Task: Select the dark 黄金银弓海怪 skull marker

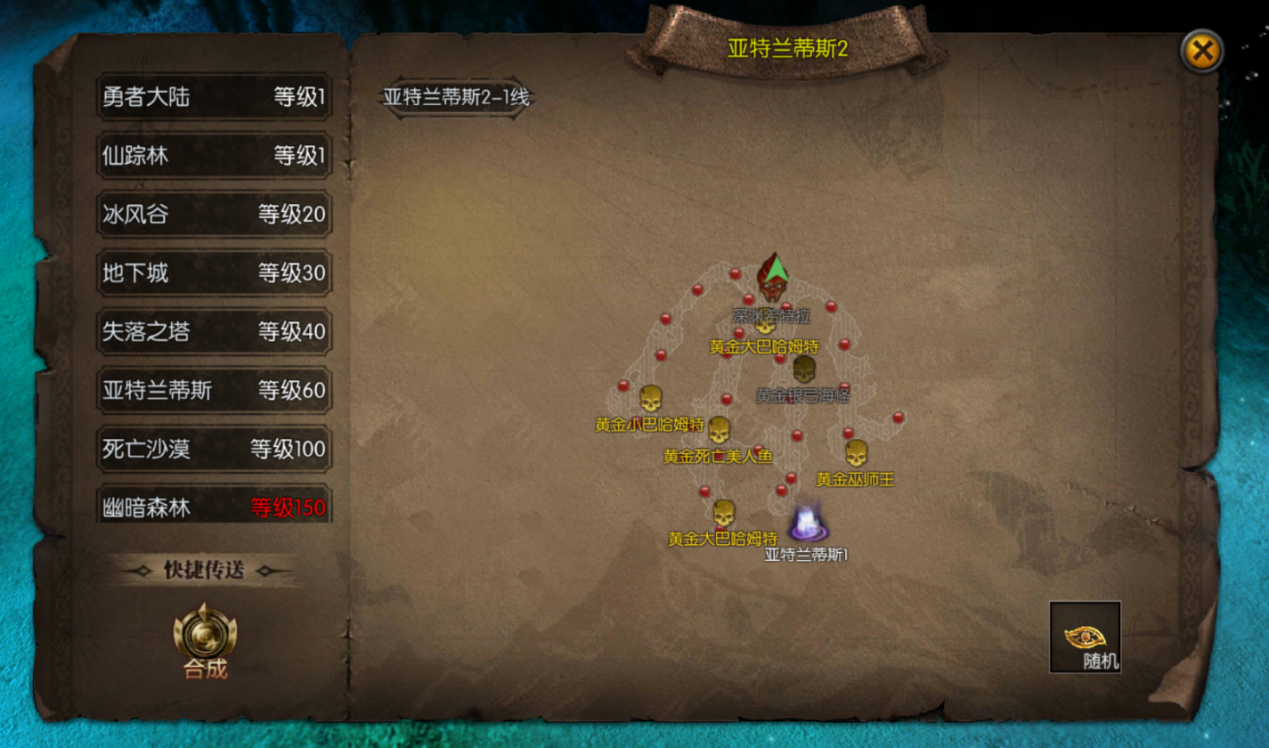Action: click(804, 369)
